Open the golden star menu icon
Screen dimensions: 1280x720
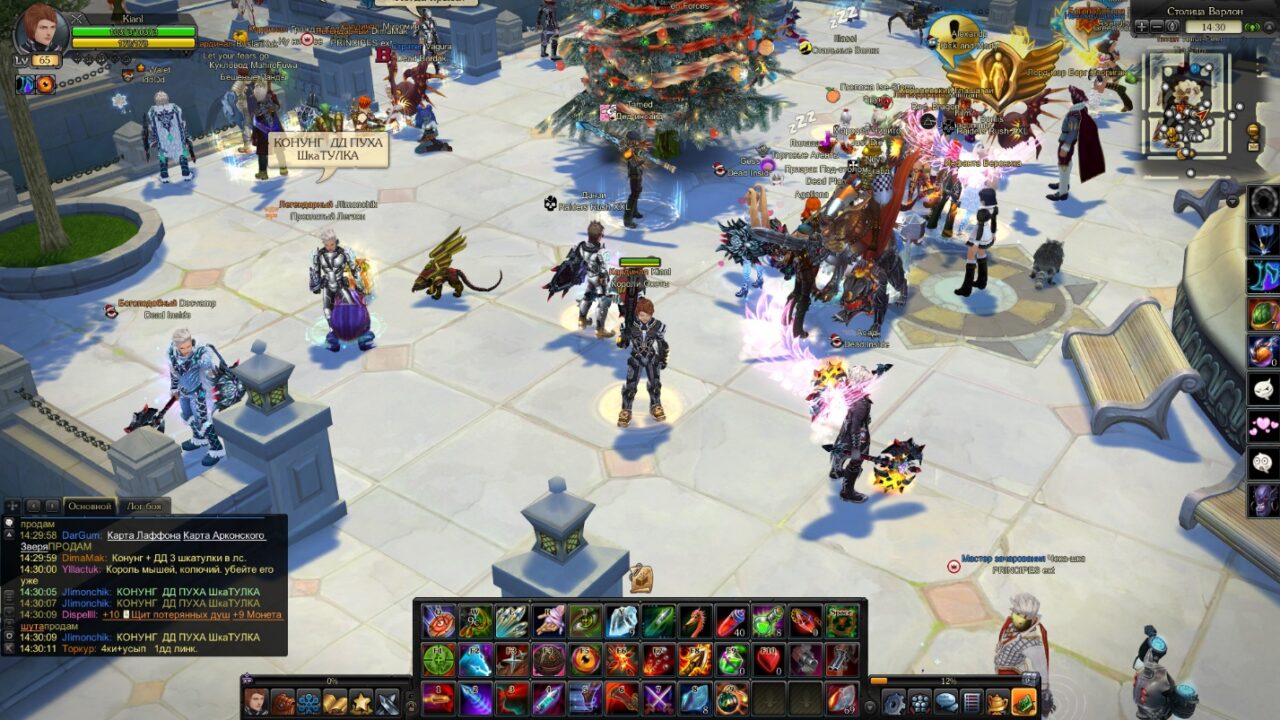360,703
